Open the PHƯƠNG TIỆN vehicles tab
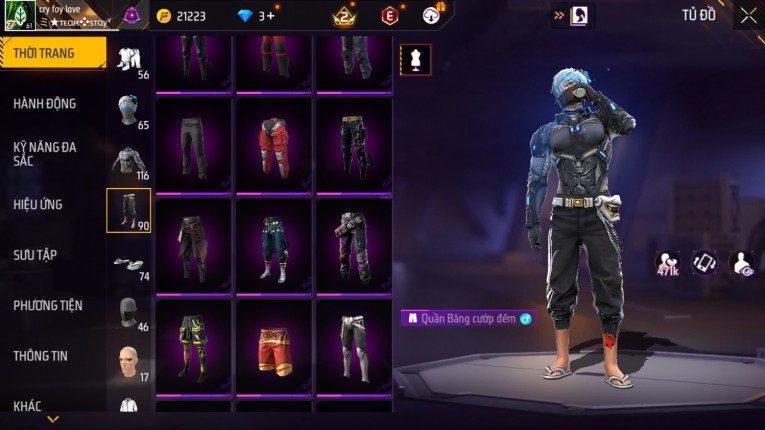The width and height of the screenshot is (765, 430). [x=48, y=306]
